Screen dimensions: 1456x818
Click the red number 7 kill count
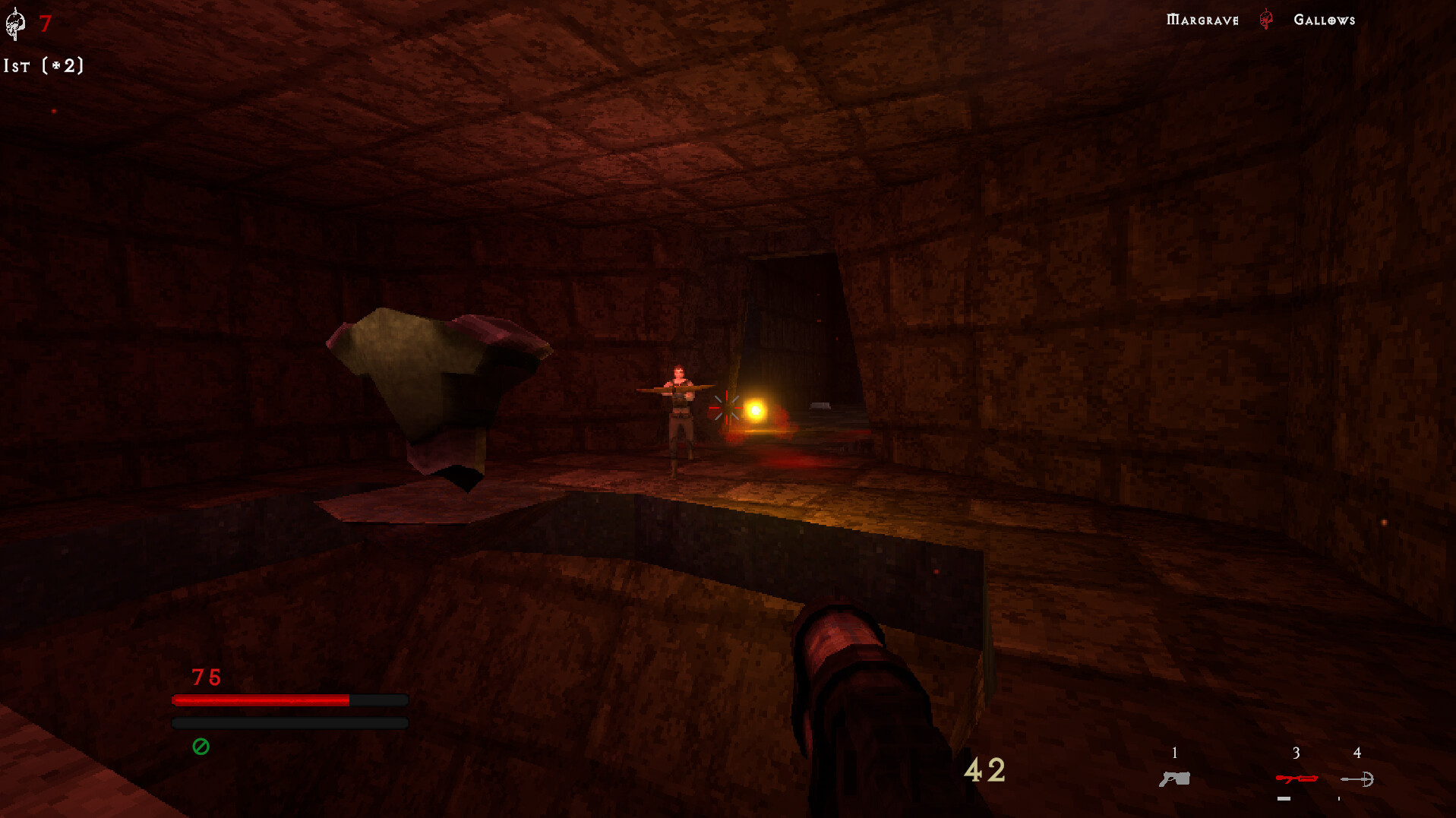point(44,23)
